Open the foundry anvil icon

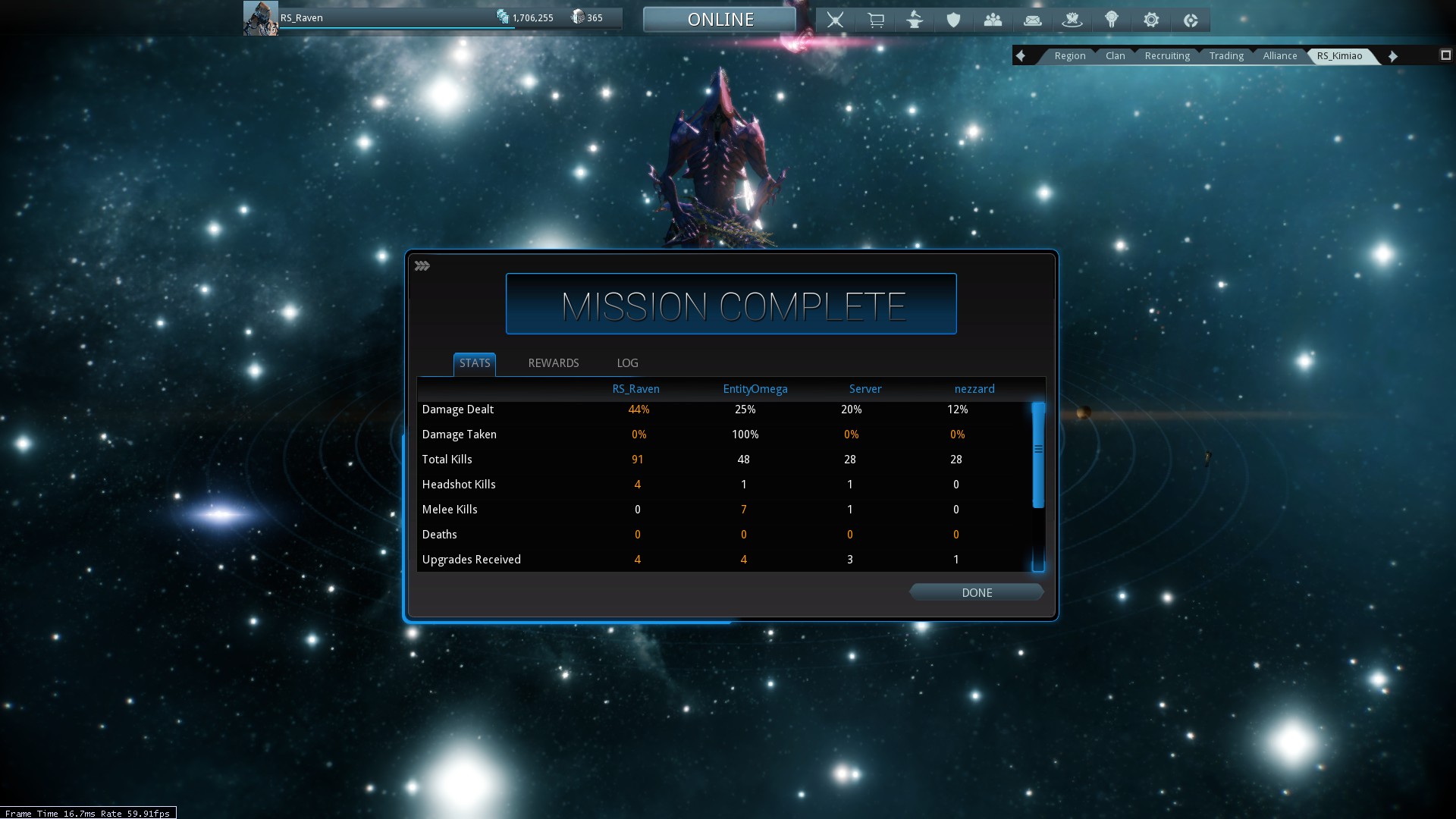(x=915, y=20)
